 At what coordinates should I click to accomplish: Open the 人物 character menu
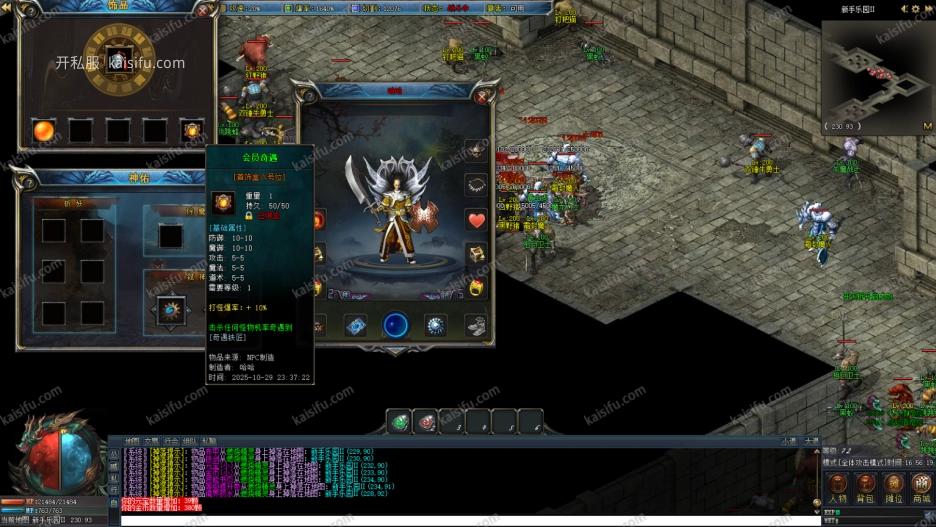pyautogui.click(x=837, y=485)
